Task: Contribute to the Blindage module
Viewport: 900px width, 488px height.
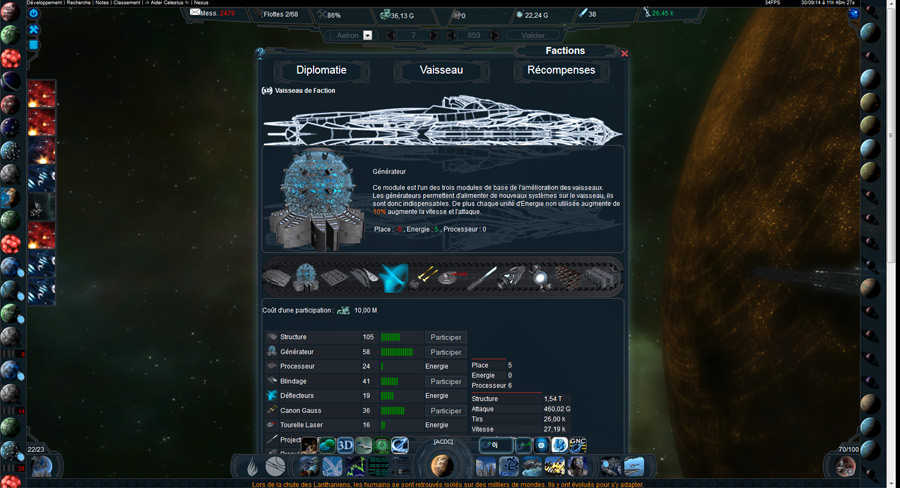Action: (445, 381)
